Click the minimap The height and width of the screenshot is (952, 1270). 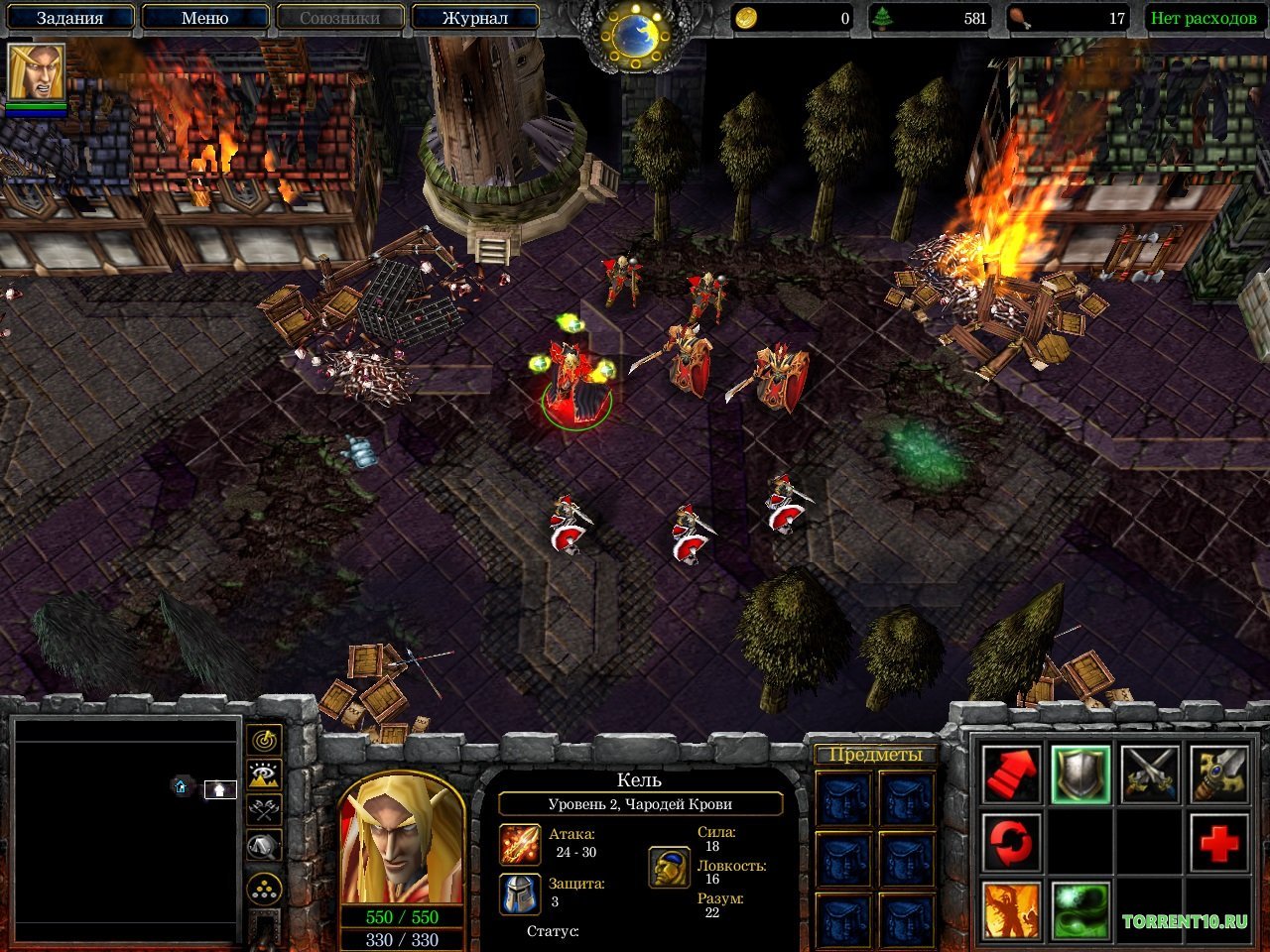(126, 830)
